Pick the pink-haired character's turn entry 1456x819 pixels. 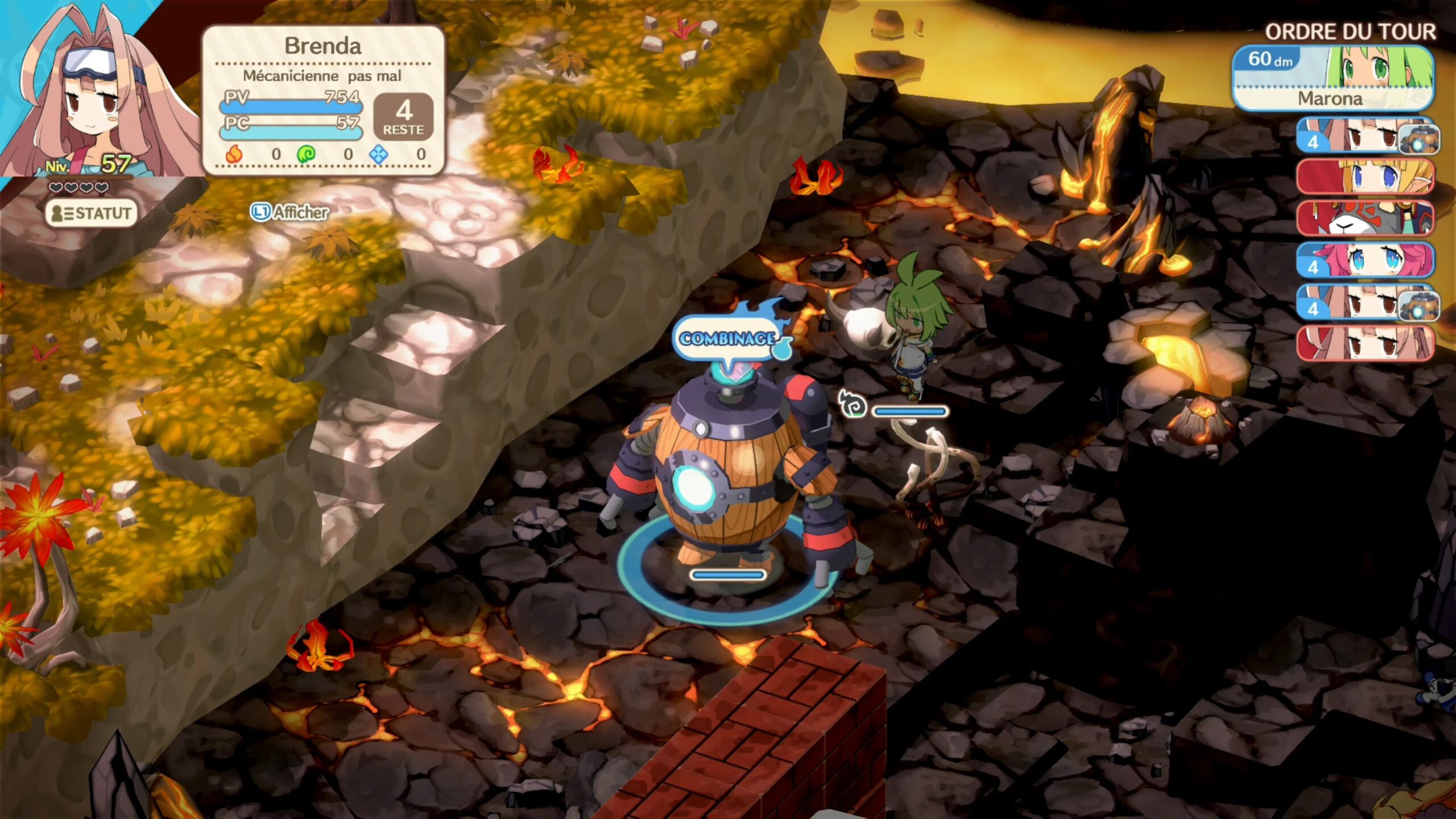point(1365,260)
